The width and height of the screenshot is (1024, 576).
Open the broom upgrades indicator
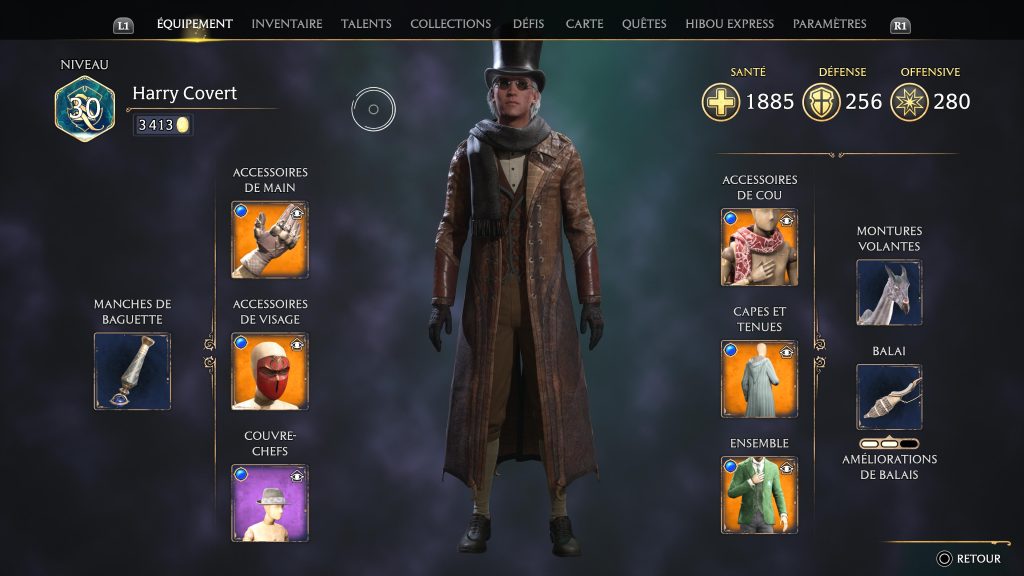[x=889, y=443]
